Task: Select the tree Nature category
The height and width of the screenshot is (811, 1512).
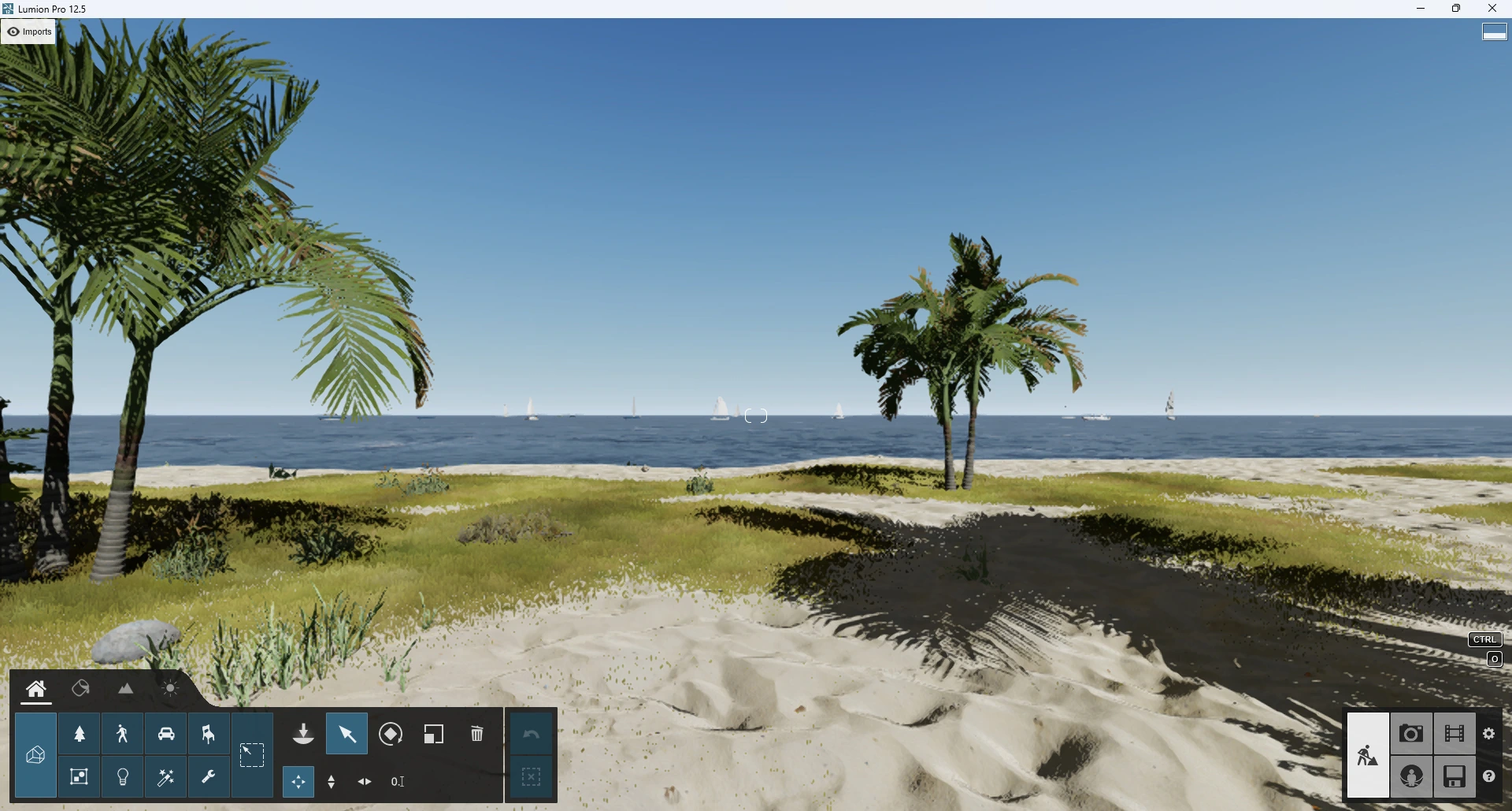Action: click(80, 735)
